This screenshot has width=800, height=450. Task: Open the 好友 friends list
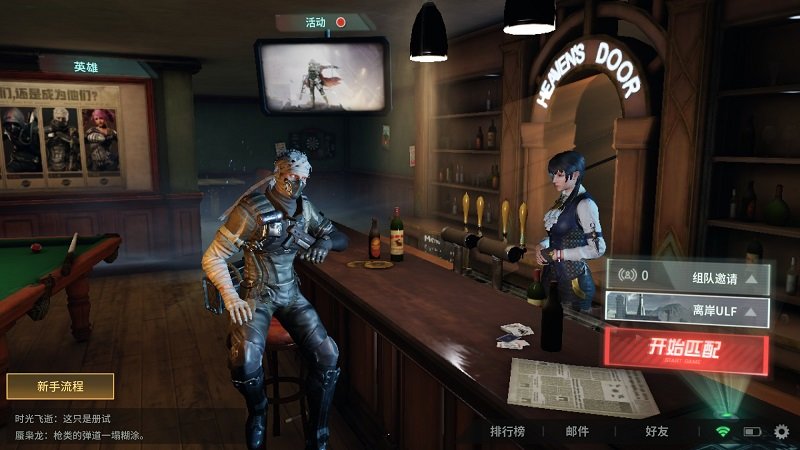point(658,432)
